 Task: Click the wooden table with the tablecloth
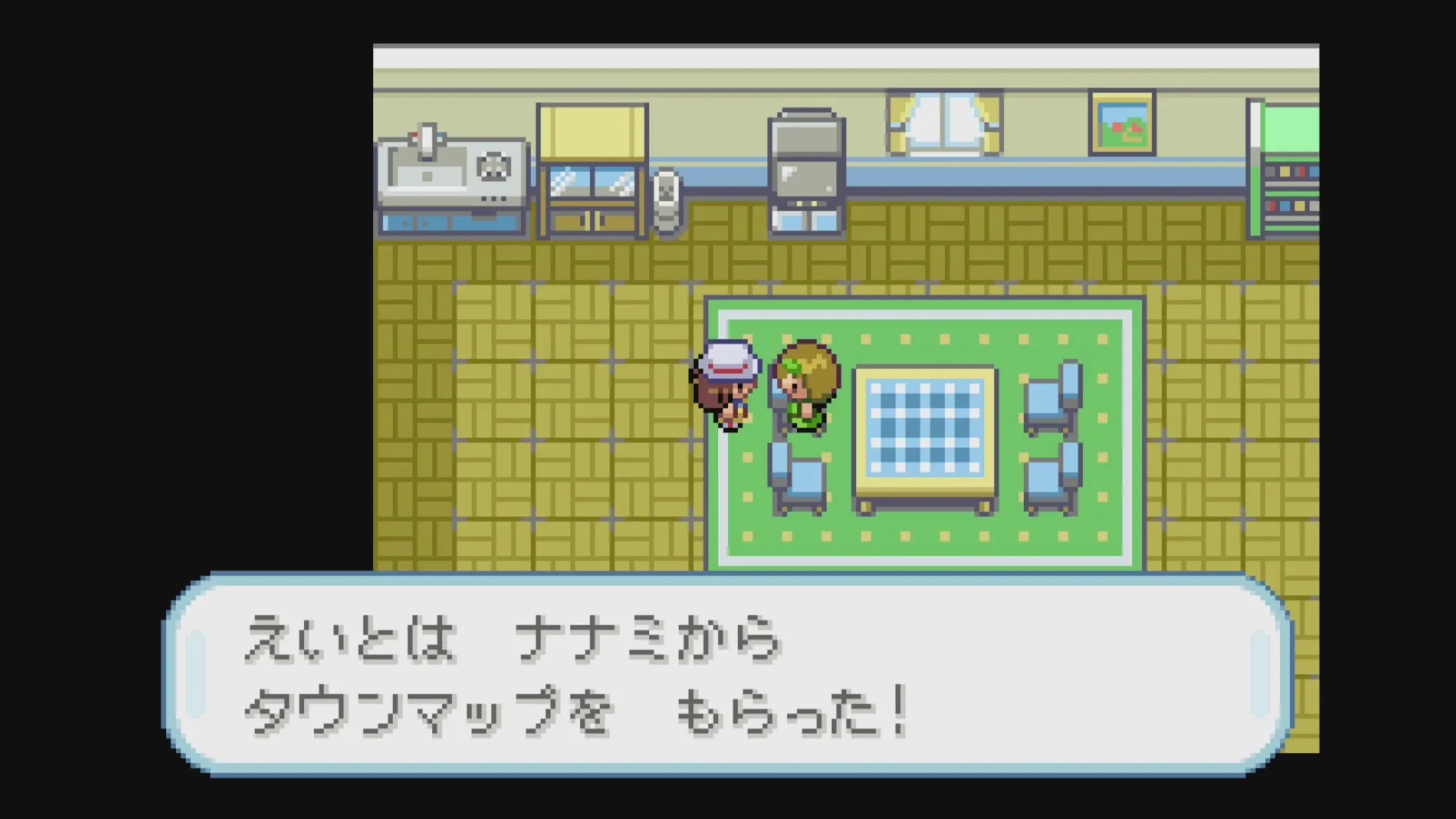(x=925, y=432)
